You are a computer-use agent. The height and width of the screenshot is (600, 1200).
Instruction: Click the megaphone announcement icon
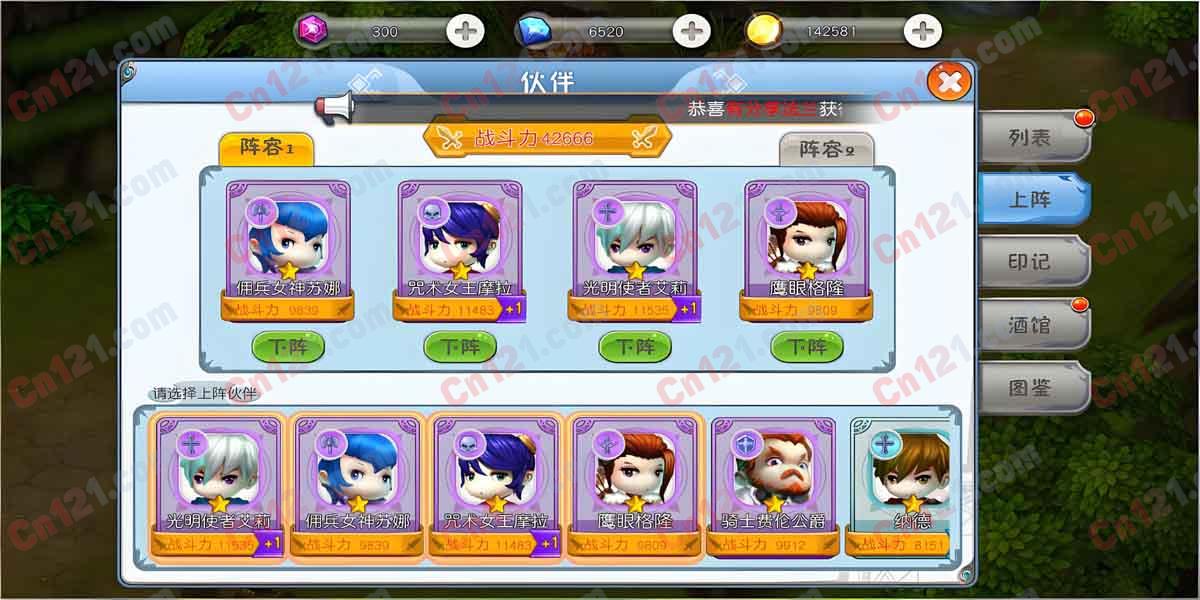point(337,106)
